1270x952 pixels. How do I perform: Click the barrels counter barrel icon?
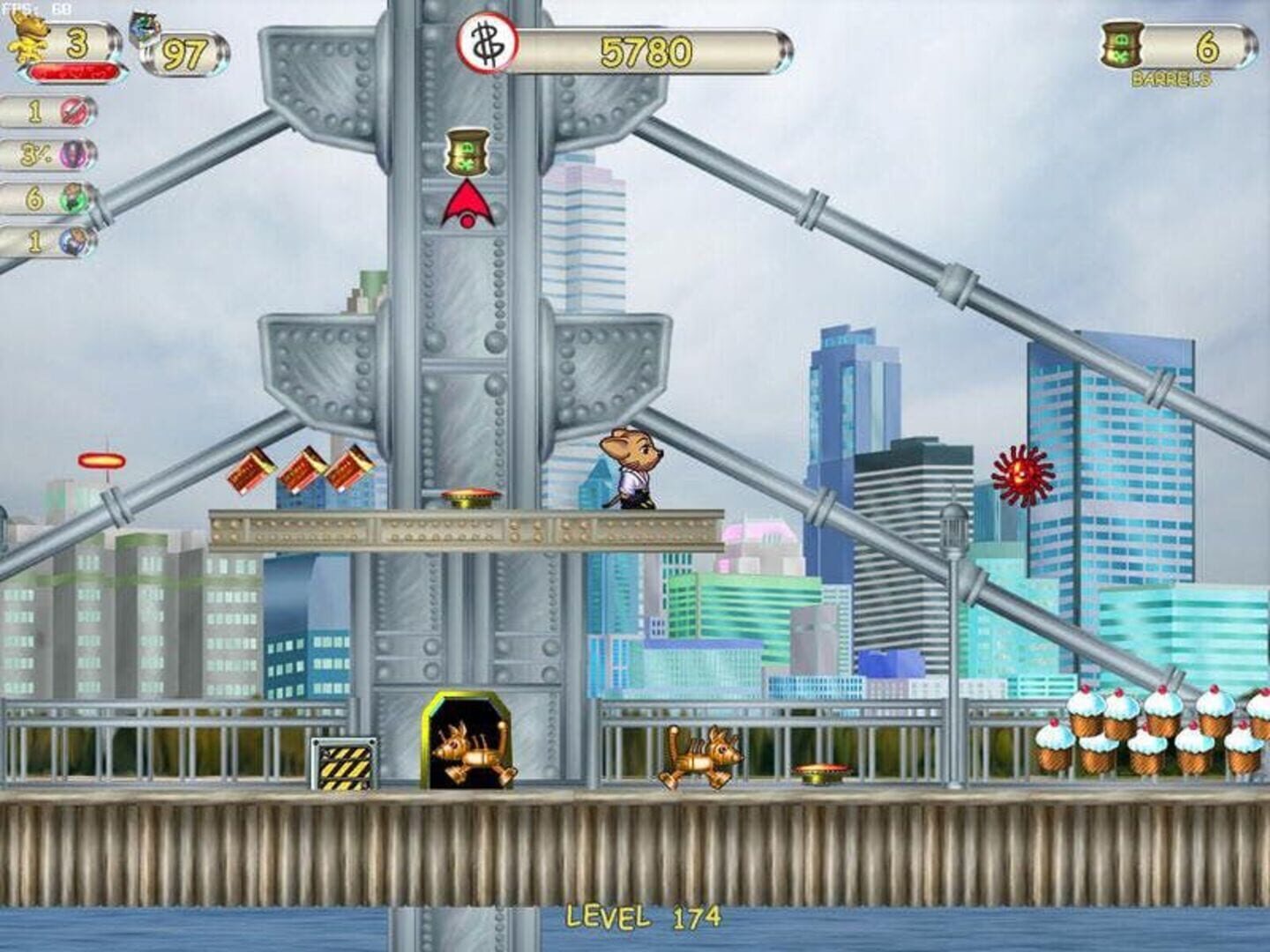pos(1121,45)
